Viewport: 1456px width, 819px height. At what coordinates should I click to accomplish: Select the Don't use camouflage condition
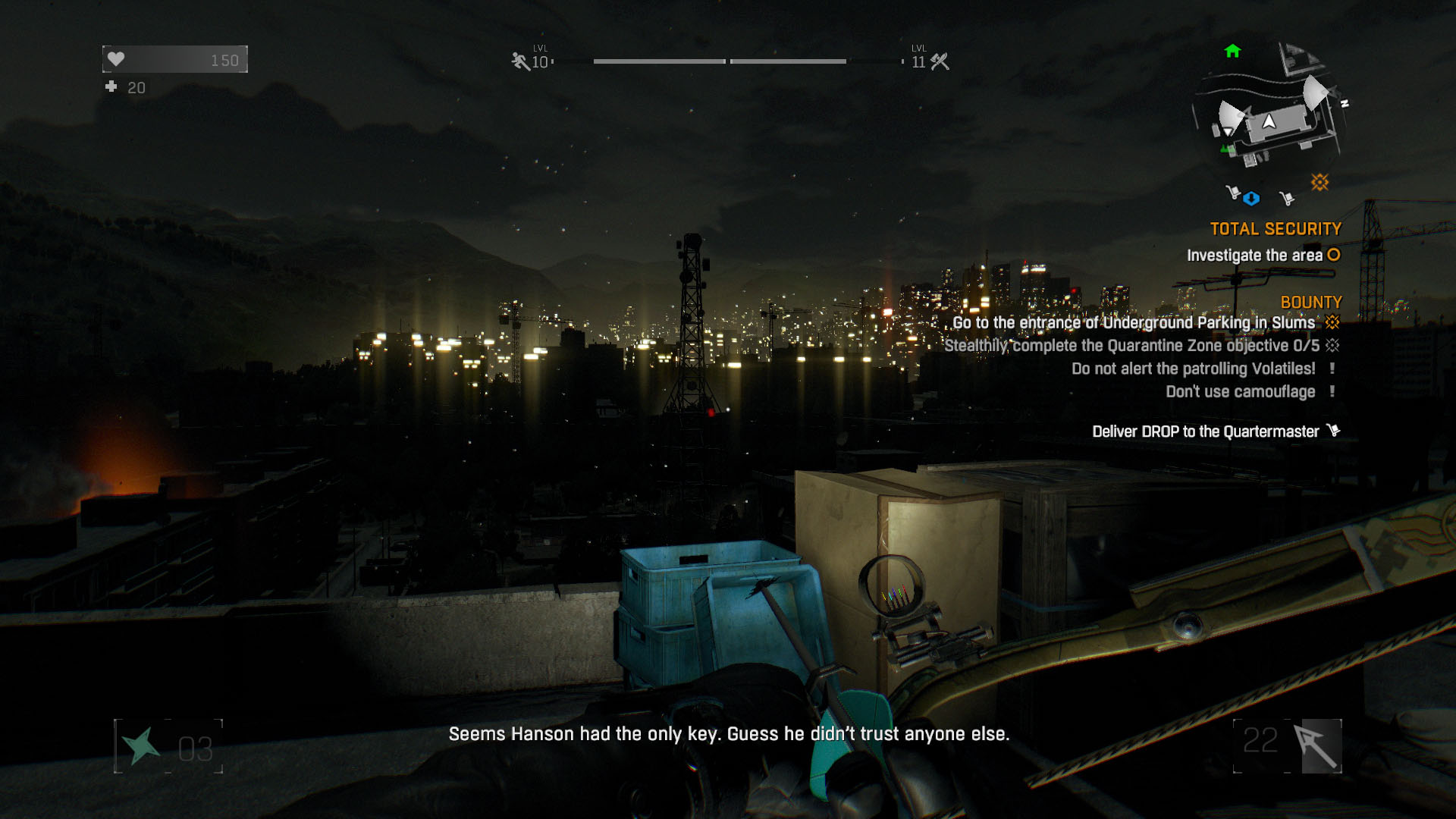[x=1240, y=392]
